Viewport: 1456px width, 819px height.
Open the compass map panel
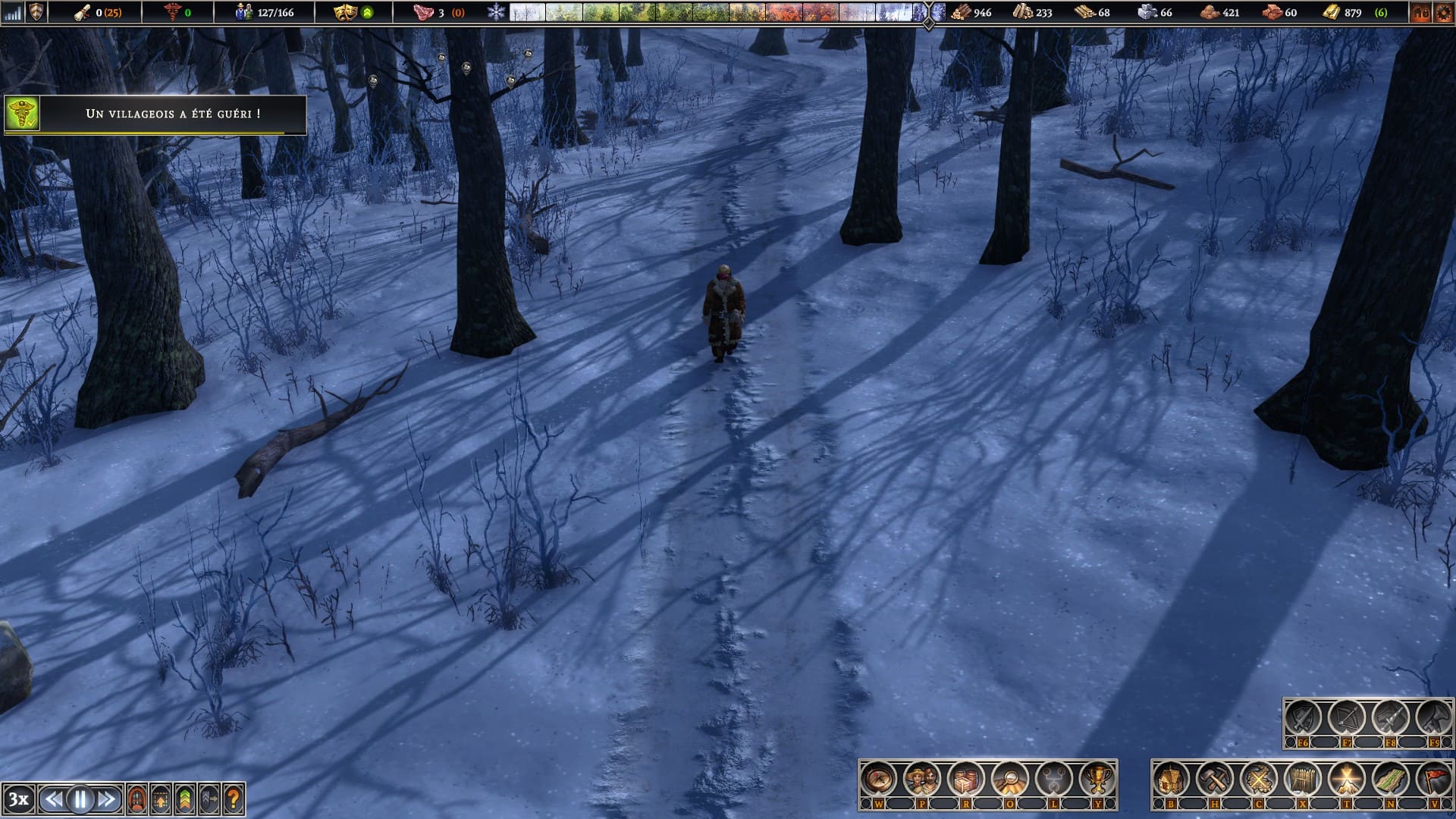tap(878, 779)
